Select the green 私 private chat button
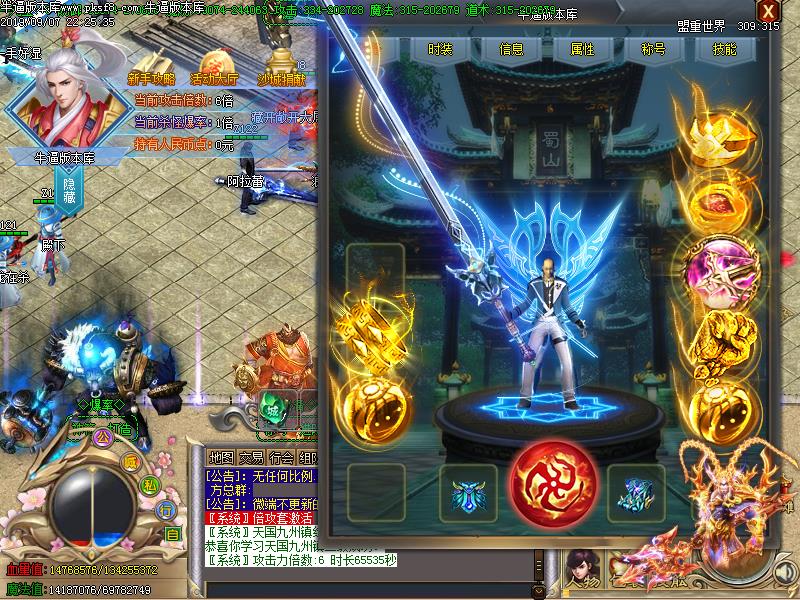The height and width of the screenshot is (600, 800). [x=149, y=485]
